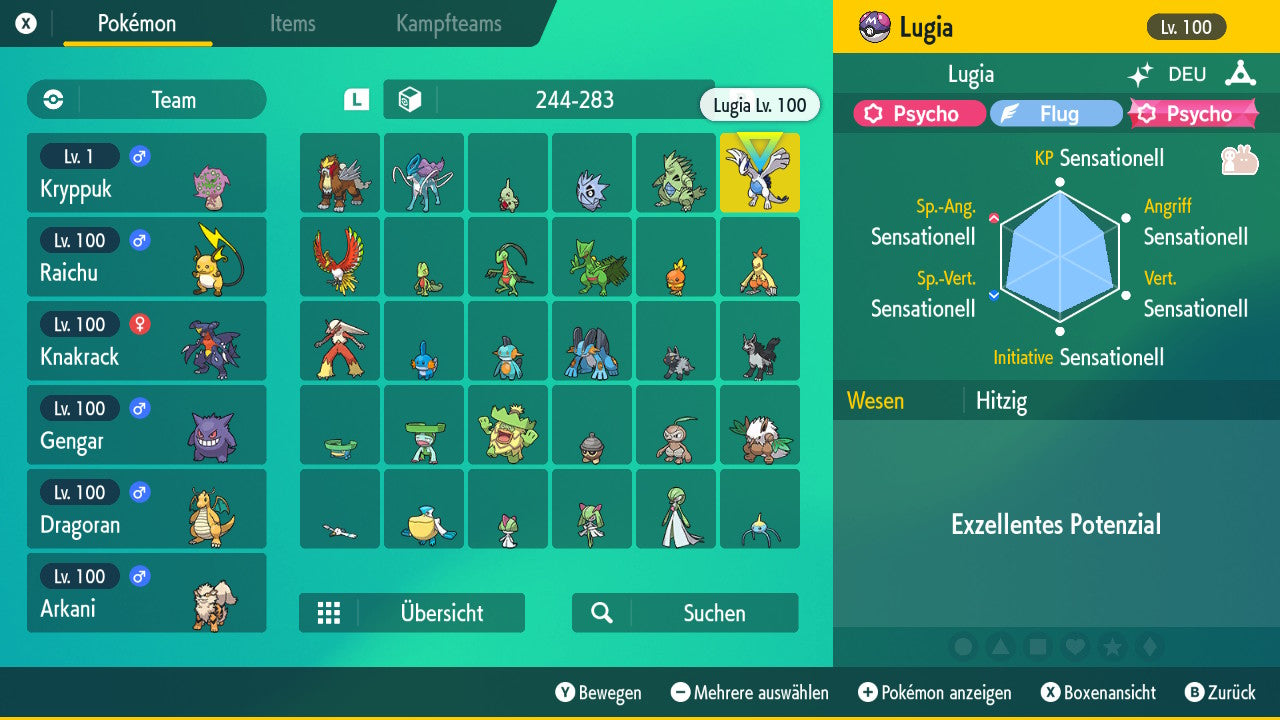The width and height of the screenshot is (1280, 720).
Task: Click the grid icon in the Übersicht button
Action: point(329,612)
